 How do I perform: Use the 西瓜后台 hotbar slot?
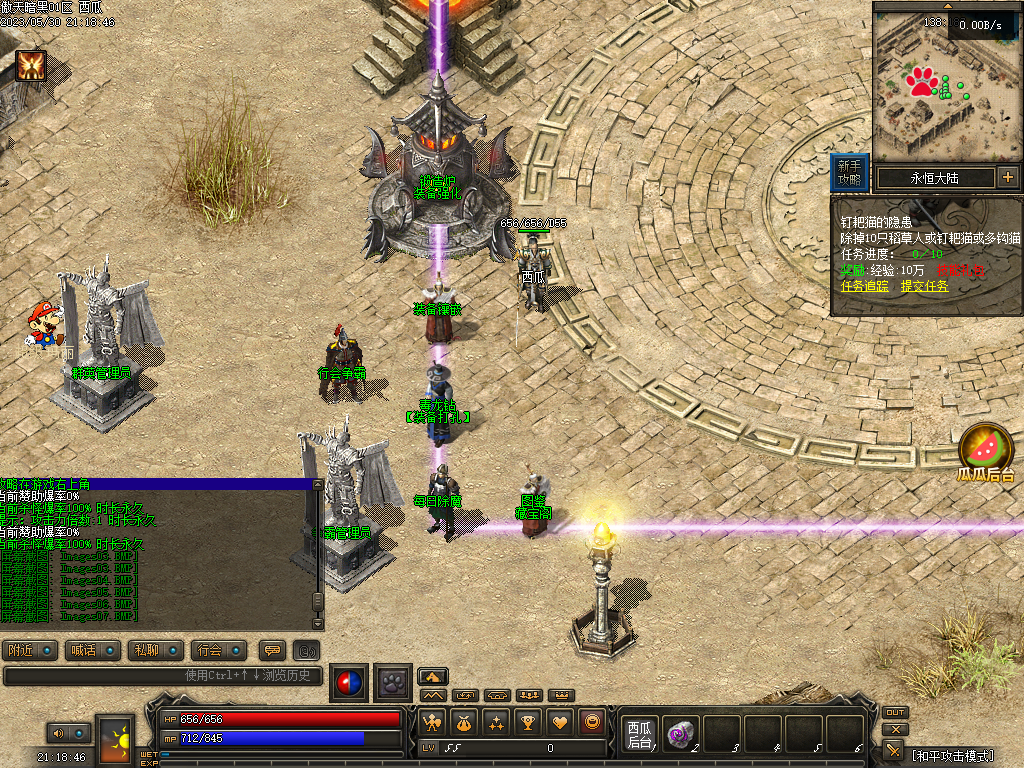click(638, 733)
